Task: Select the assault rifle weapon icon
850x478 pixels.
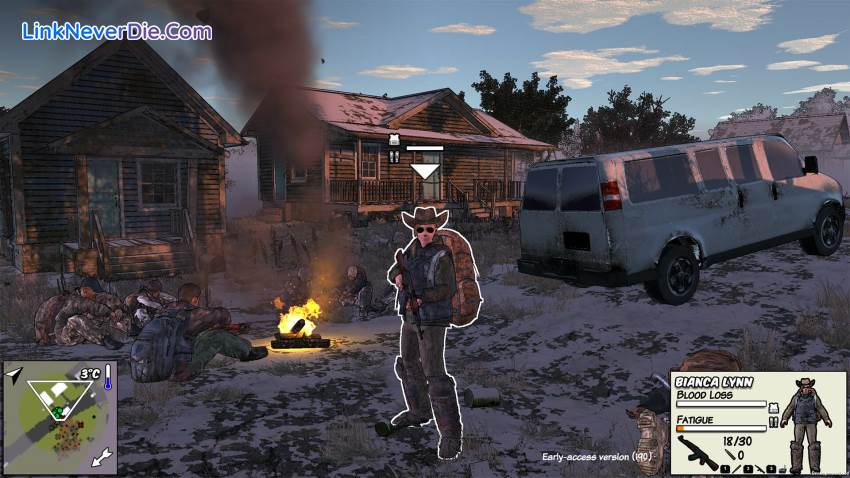Action: [697, 450]
